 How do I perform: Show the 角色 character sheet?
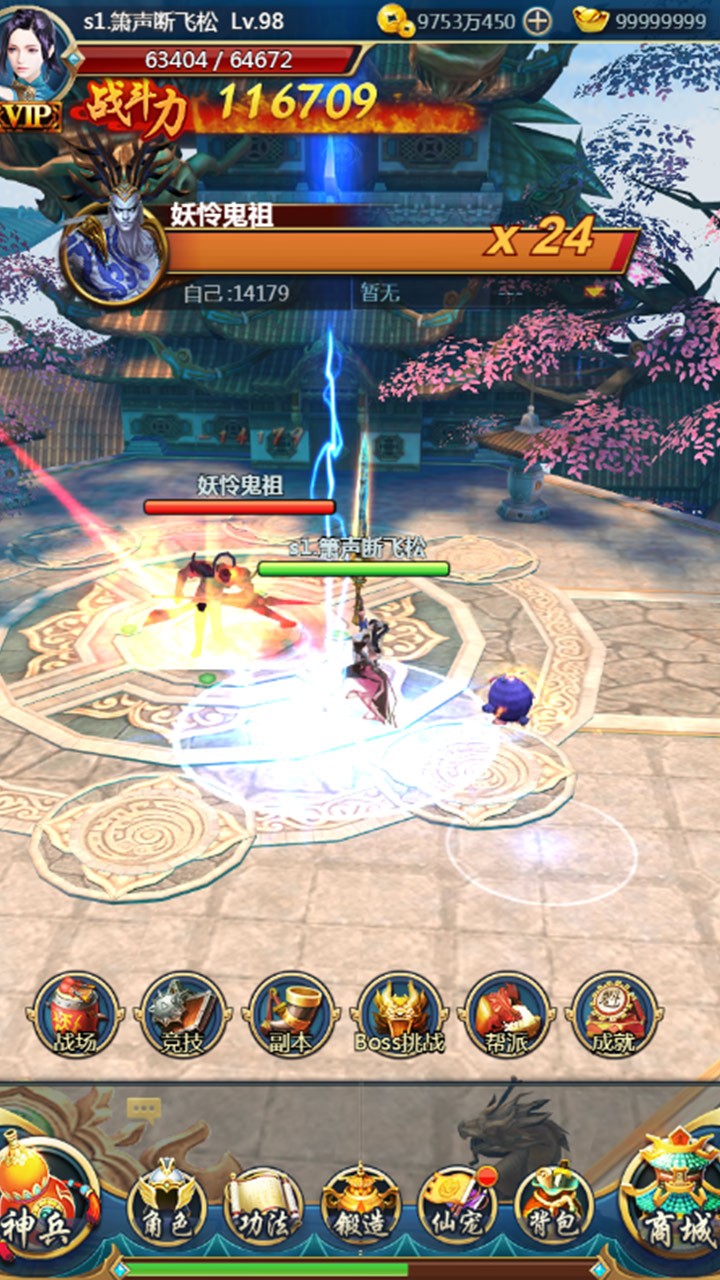(x=166, y=1203)
